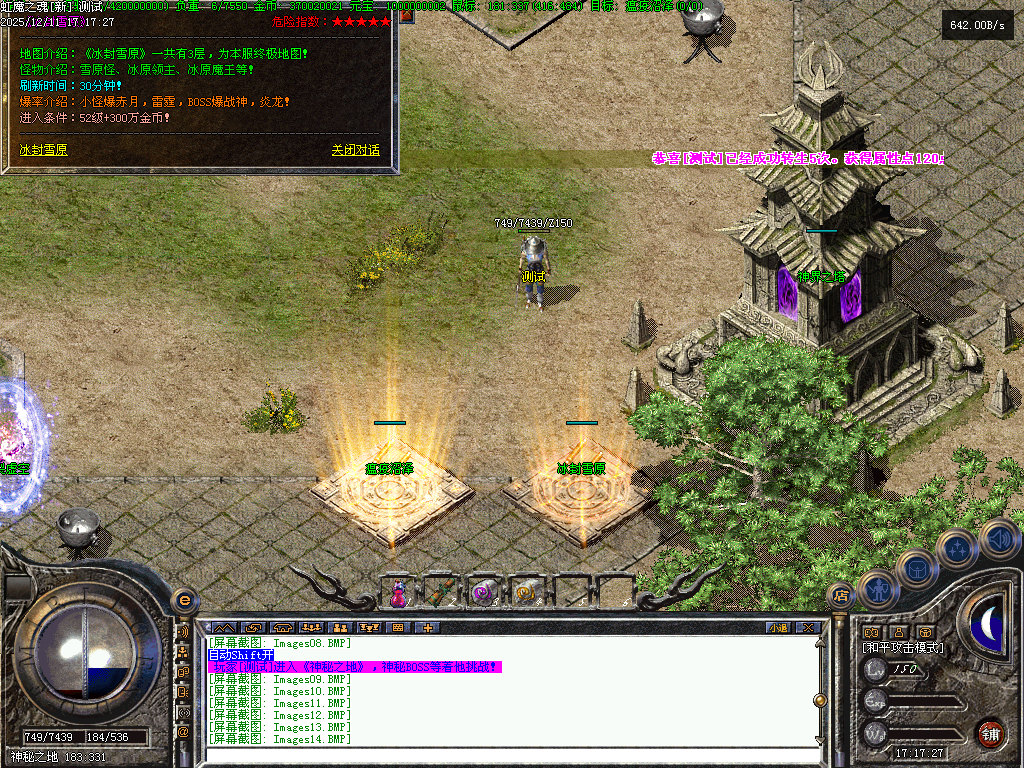This screenshot has width=1024, height=768.
Task: Click the chat scrollbar knob
Action: tap(821, 700)
